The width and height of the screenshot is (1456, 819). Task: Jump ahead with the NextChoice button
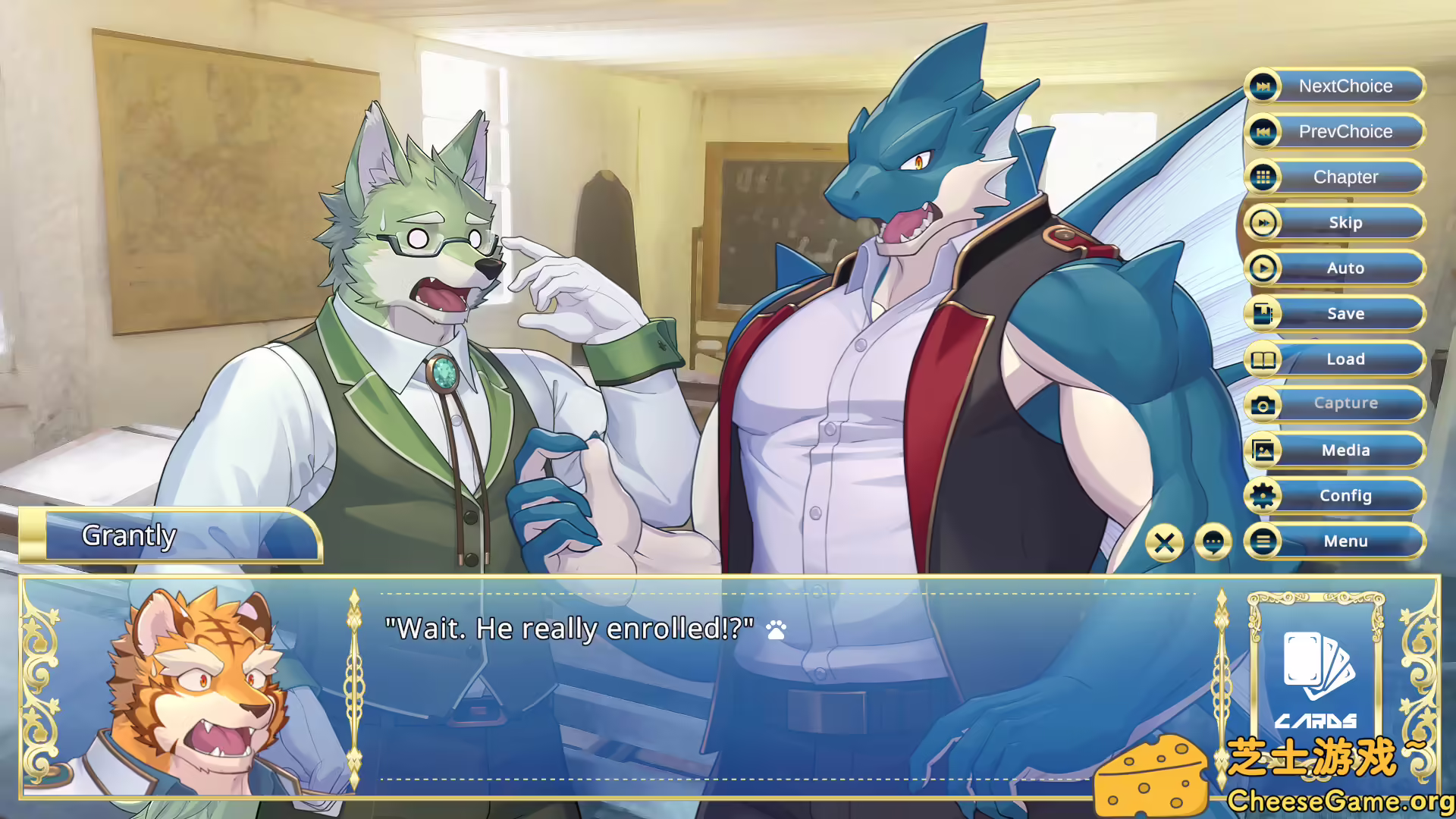[1335, 86]
